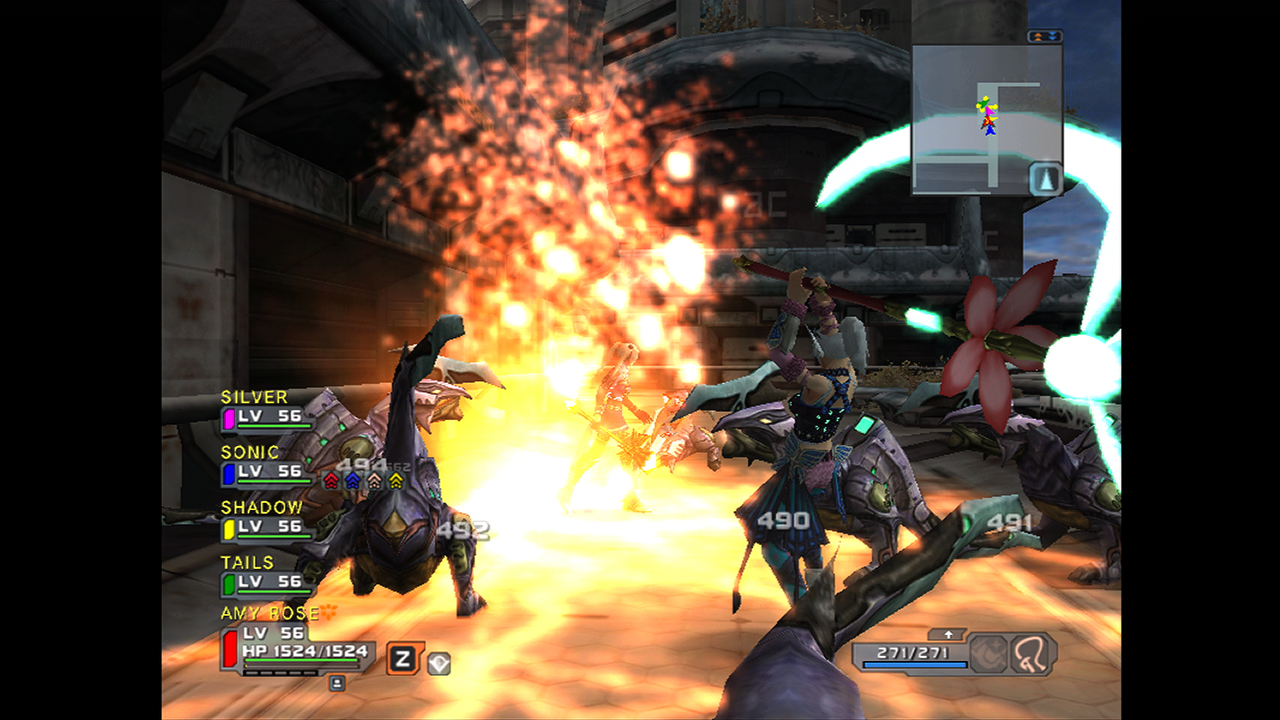Click the grey diamond icon beside Z
Image resolution: width=1280 pixels, height=720 pixels.
pos(438,662)
